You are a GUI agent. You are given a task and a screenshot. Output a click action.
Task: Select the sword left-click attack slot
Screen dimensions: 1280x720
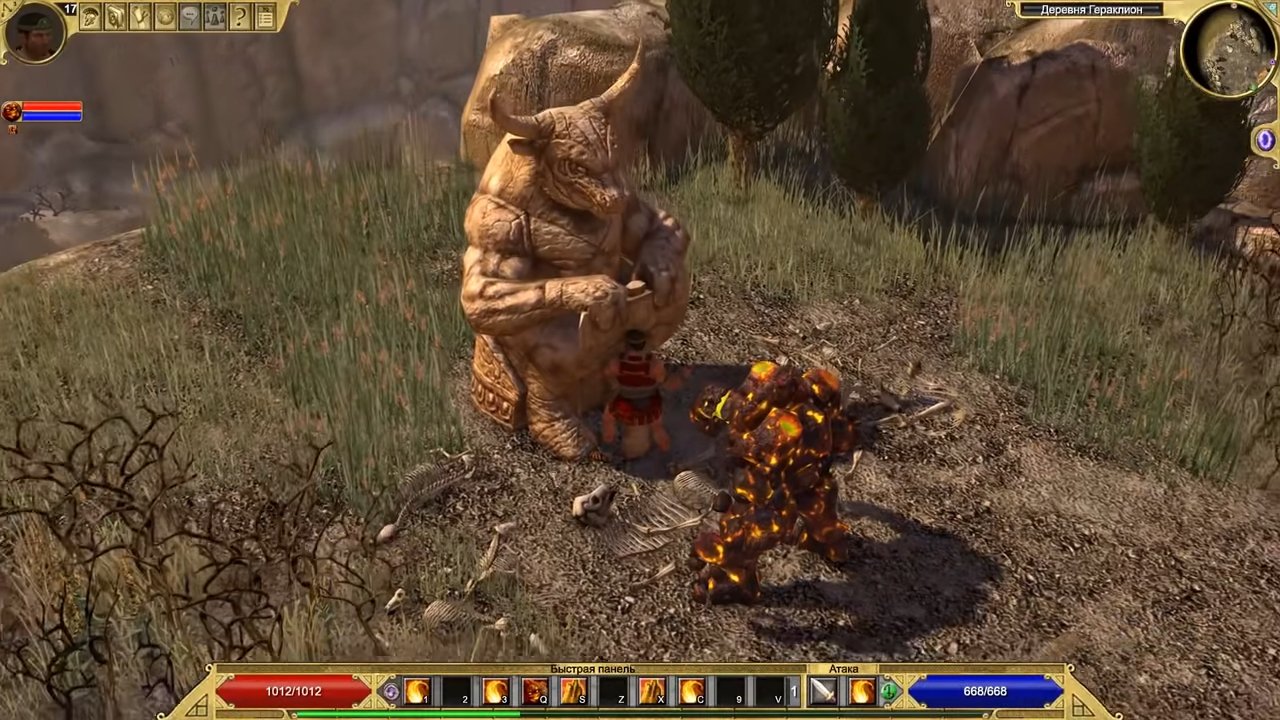[x=823, y=691]
